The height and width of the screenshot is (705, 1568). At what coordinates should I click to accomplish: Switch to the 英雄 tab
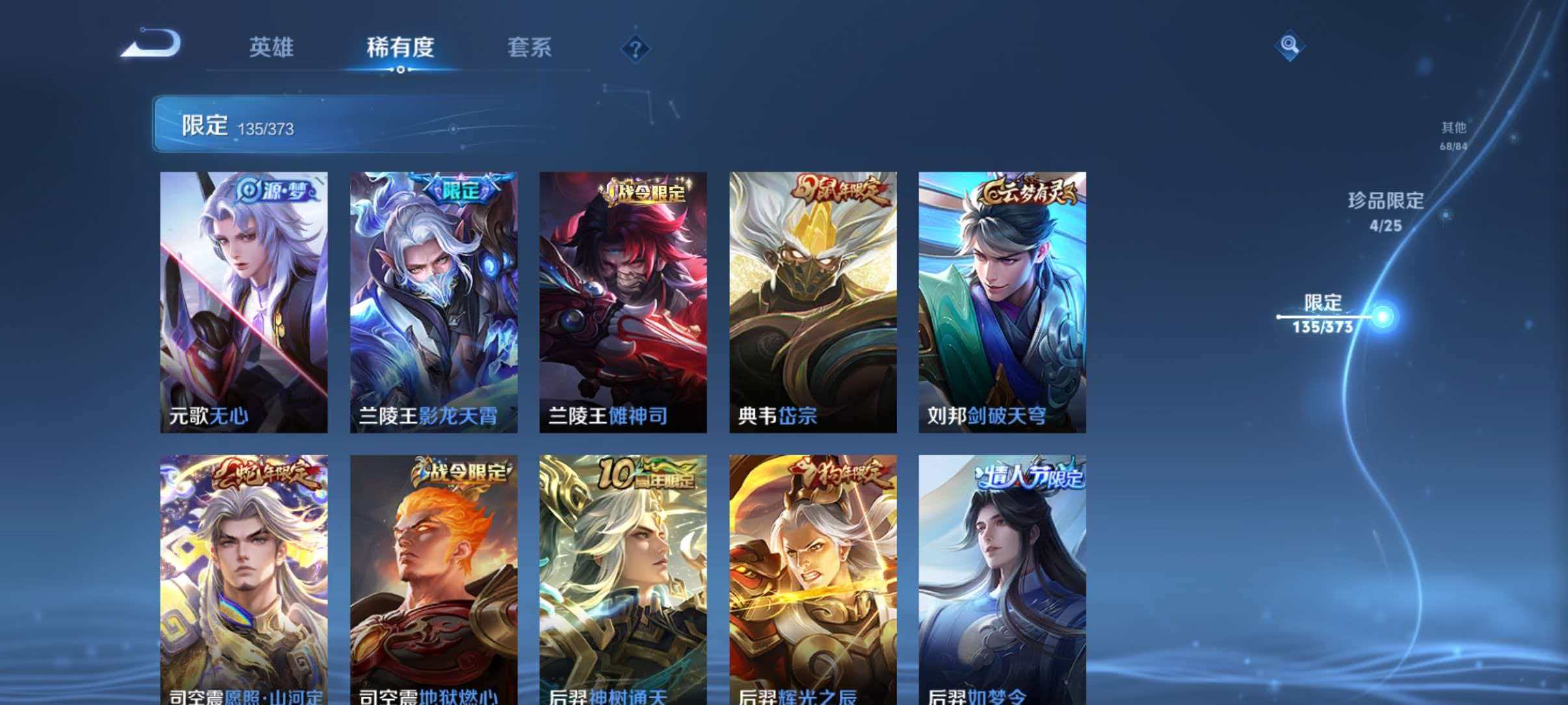tap(270, 48)
